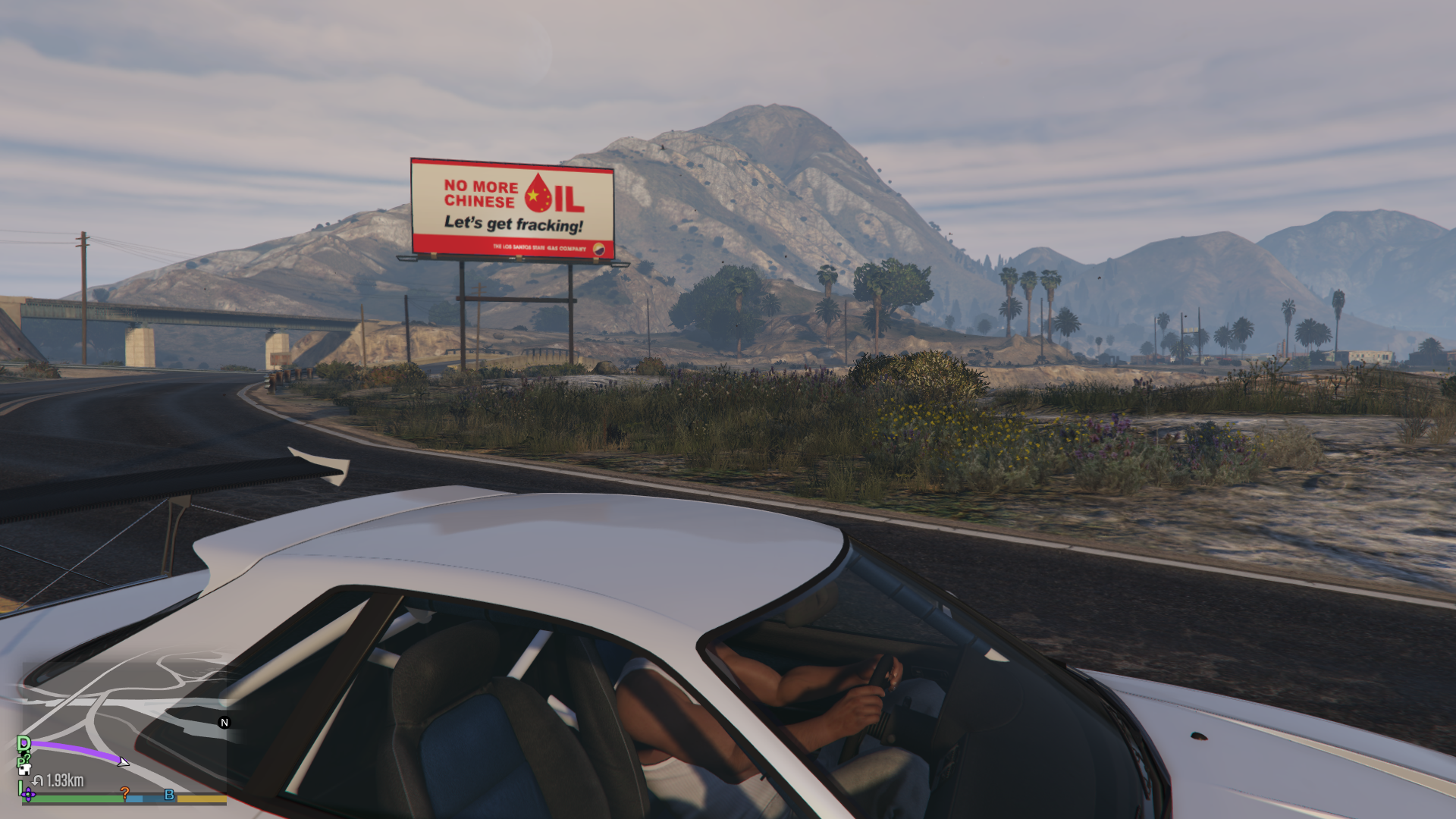1456x819 pixels.
Task: Click the purple waypoint marker blip
Action: click(29, 795)
